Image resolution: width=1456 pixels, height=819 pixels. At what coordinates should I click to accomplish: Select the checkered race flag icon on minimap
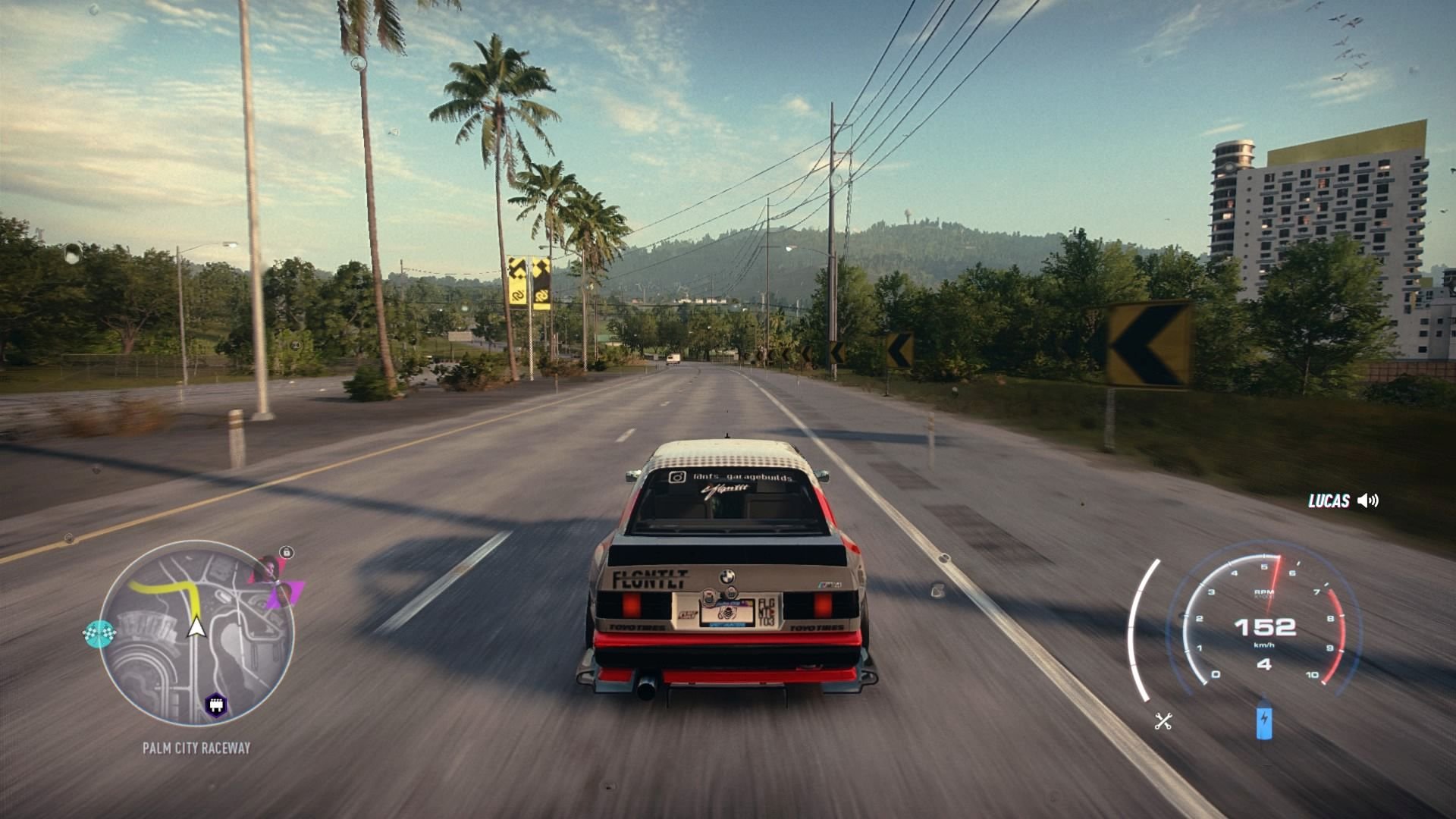99,631
